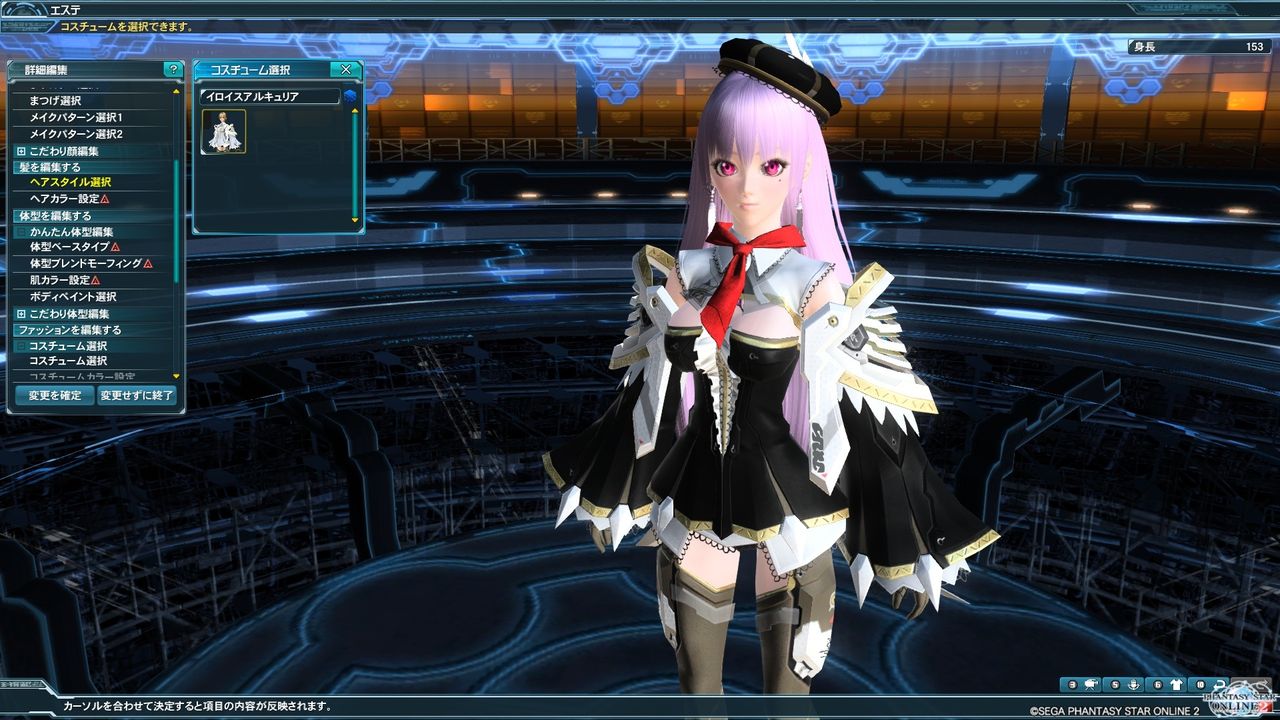Select ボディペイント選択 in the edit list
The image size is (1280, 720).
72,297
